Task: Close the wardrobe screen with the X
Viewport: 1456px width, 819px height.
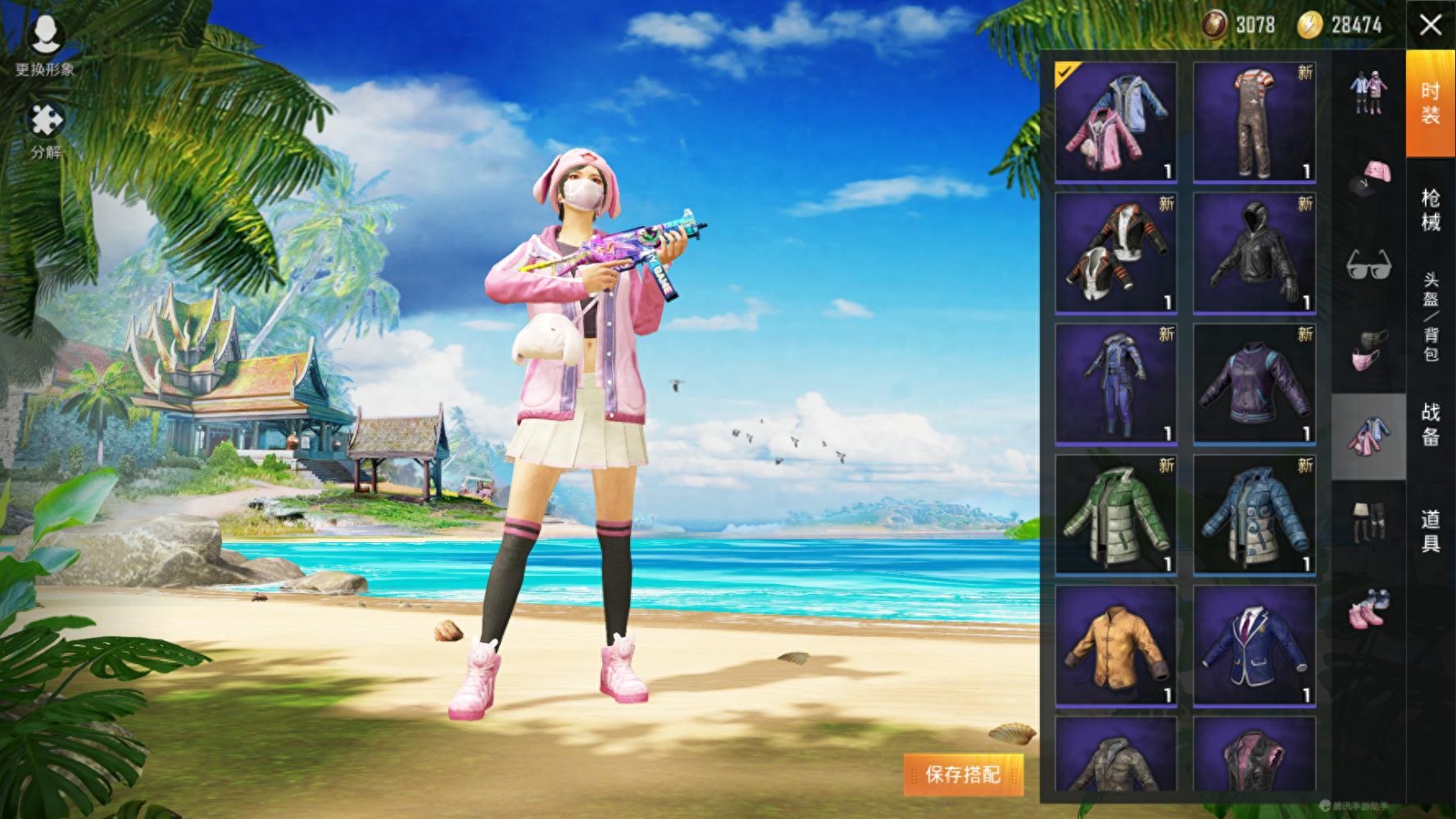Action: 1431,25
